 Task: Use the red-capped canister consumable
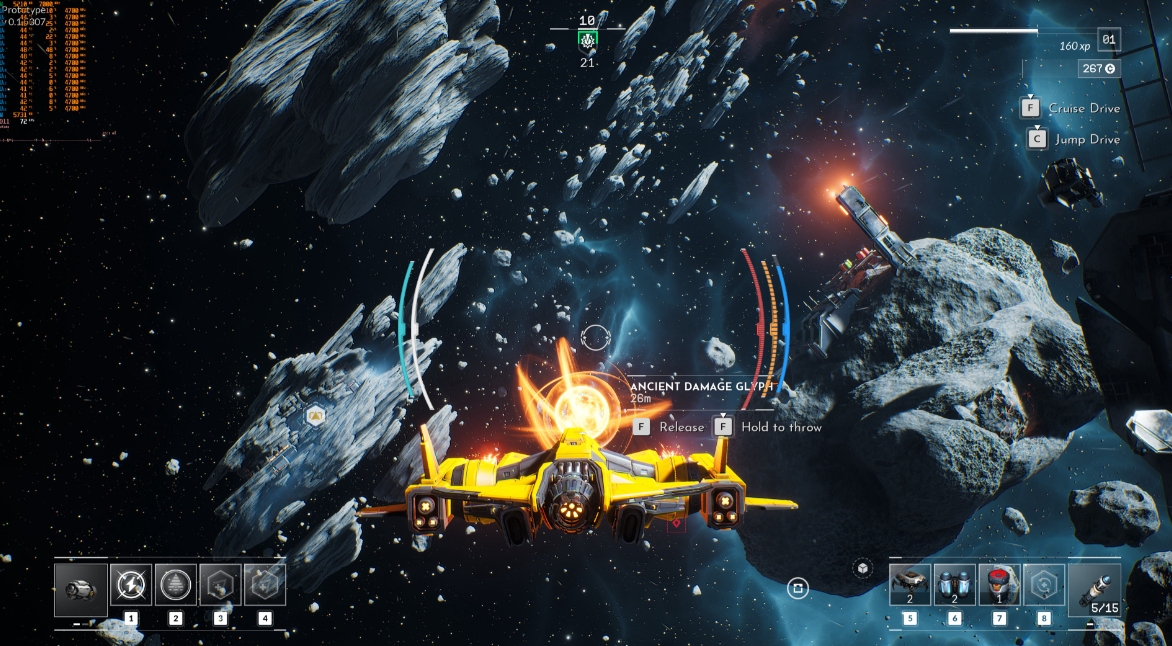coord(999,585)
